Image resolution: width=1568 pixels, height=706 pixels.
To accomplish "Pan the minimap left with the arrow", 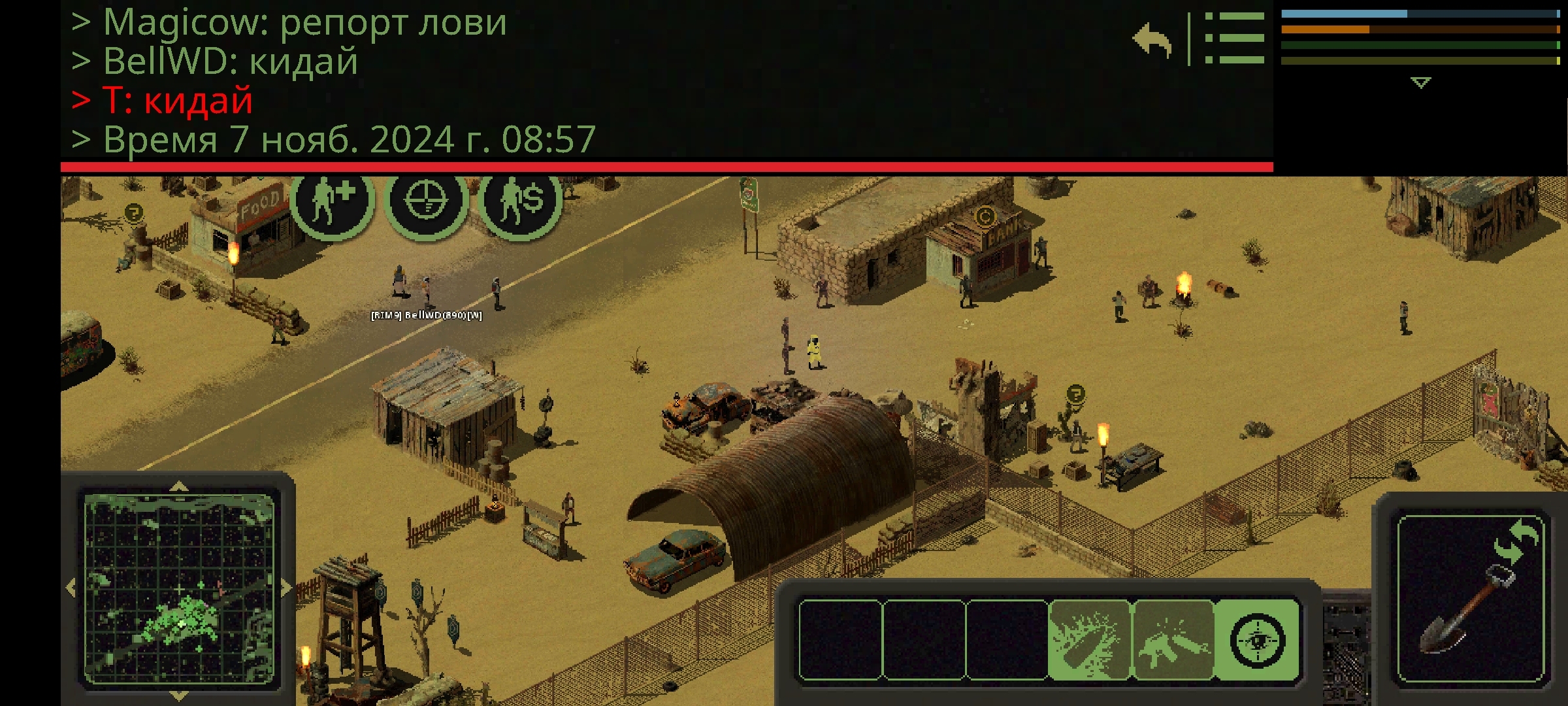I will coord(71,588).
